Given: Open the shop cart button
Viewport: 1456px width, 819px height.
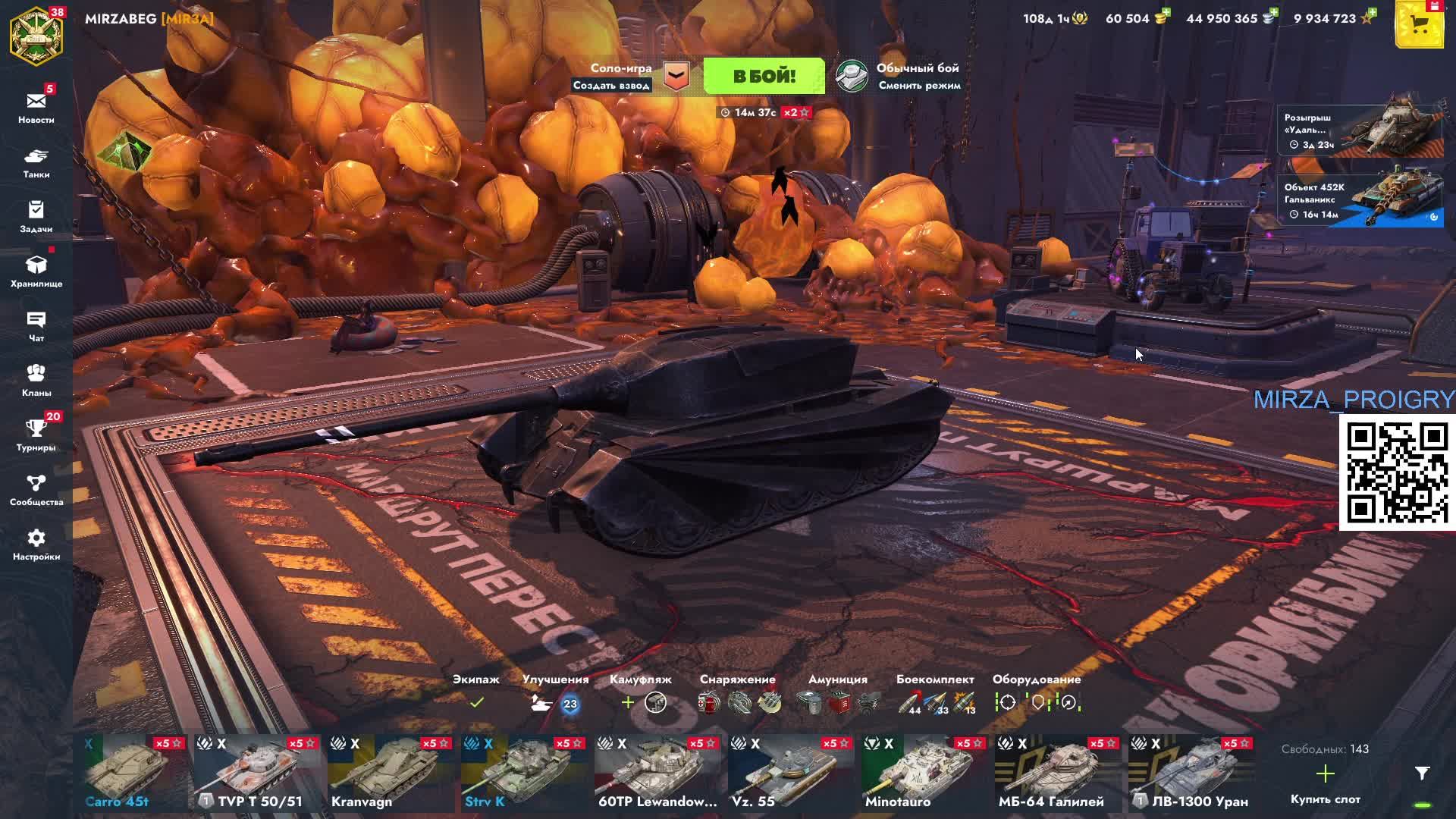Looking at the screenshot, I should tap(1419, 25).
